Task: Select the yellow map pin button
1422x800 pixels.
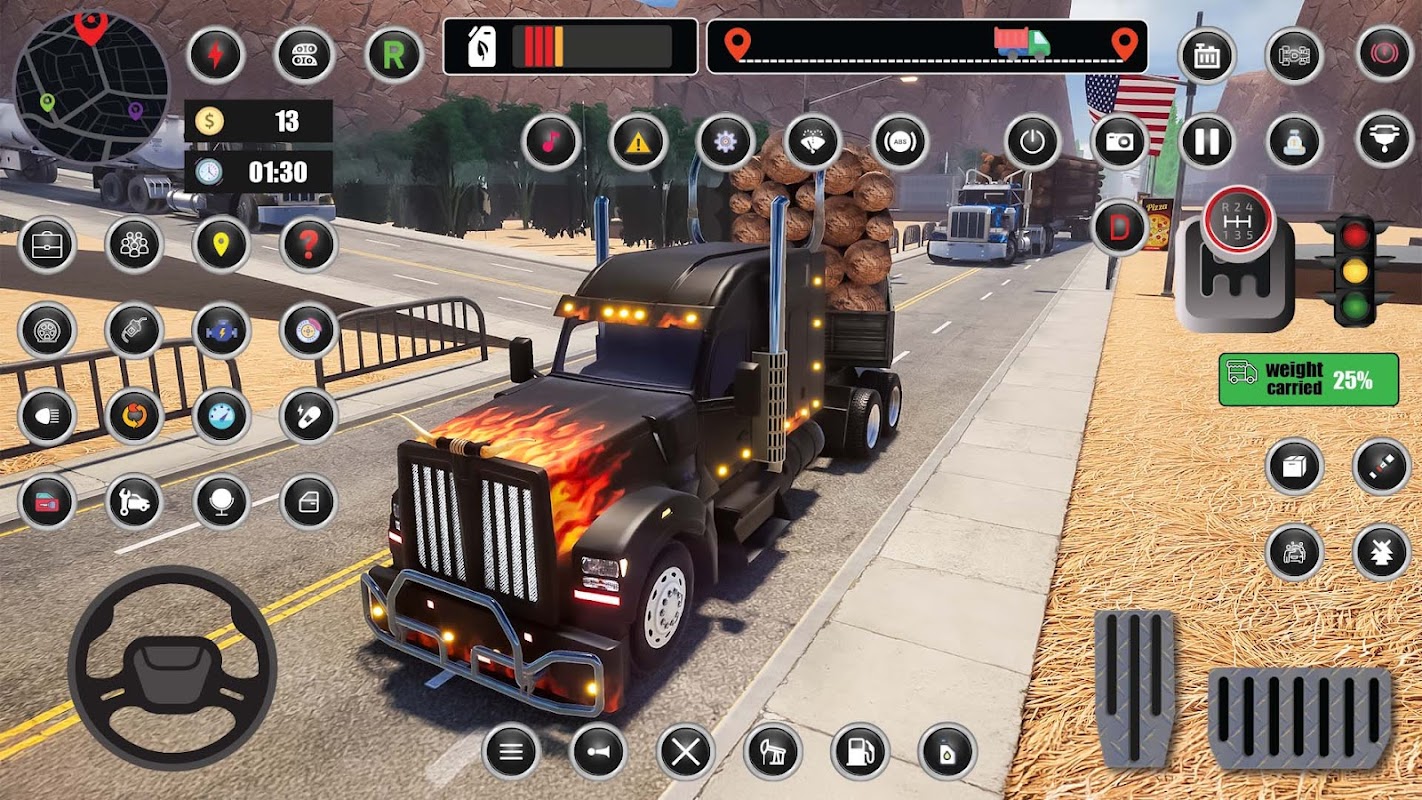Action: point(221,245)
